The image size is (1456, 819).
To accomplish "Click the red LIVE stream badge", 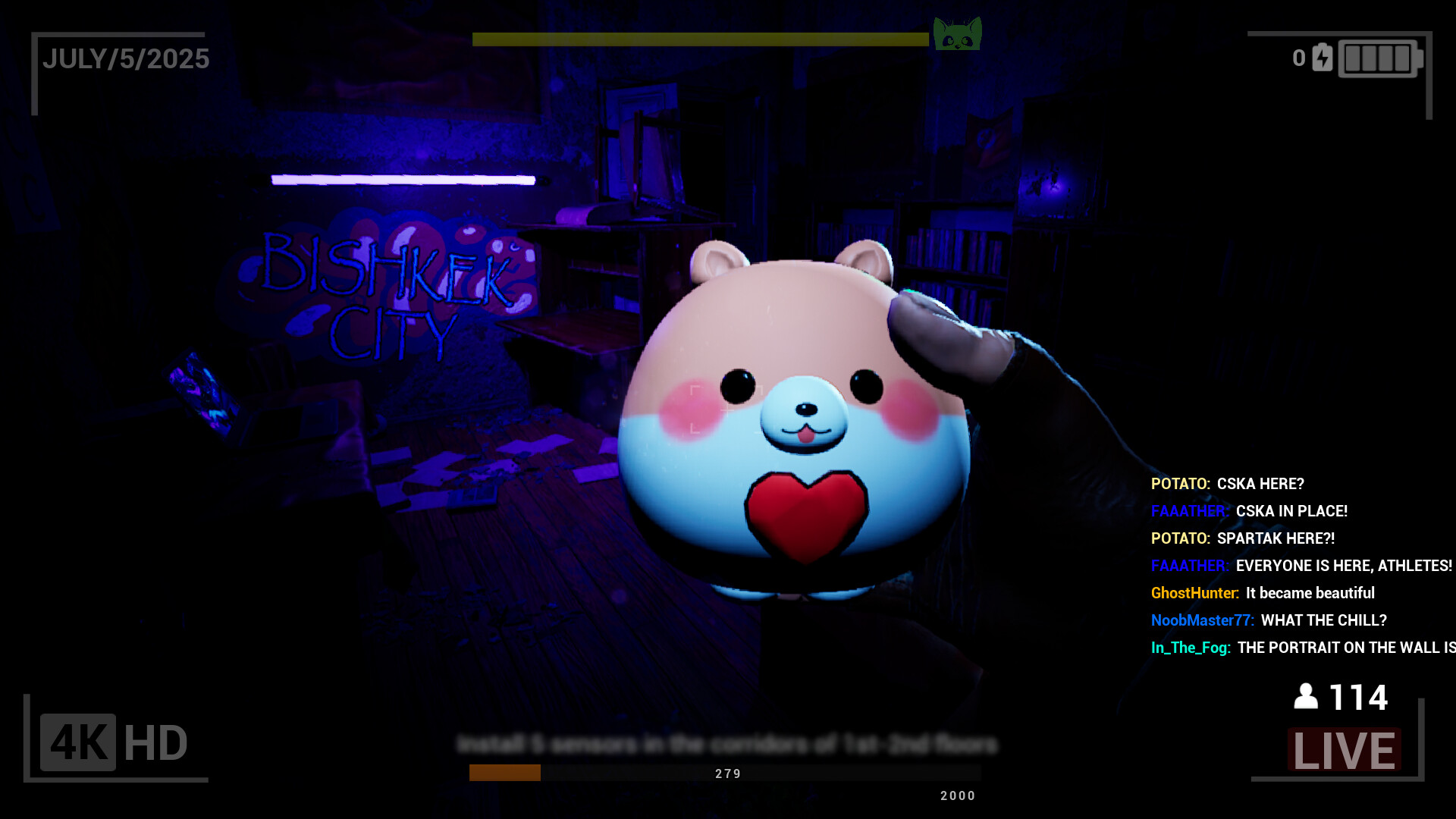I will coord(1344,750).
